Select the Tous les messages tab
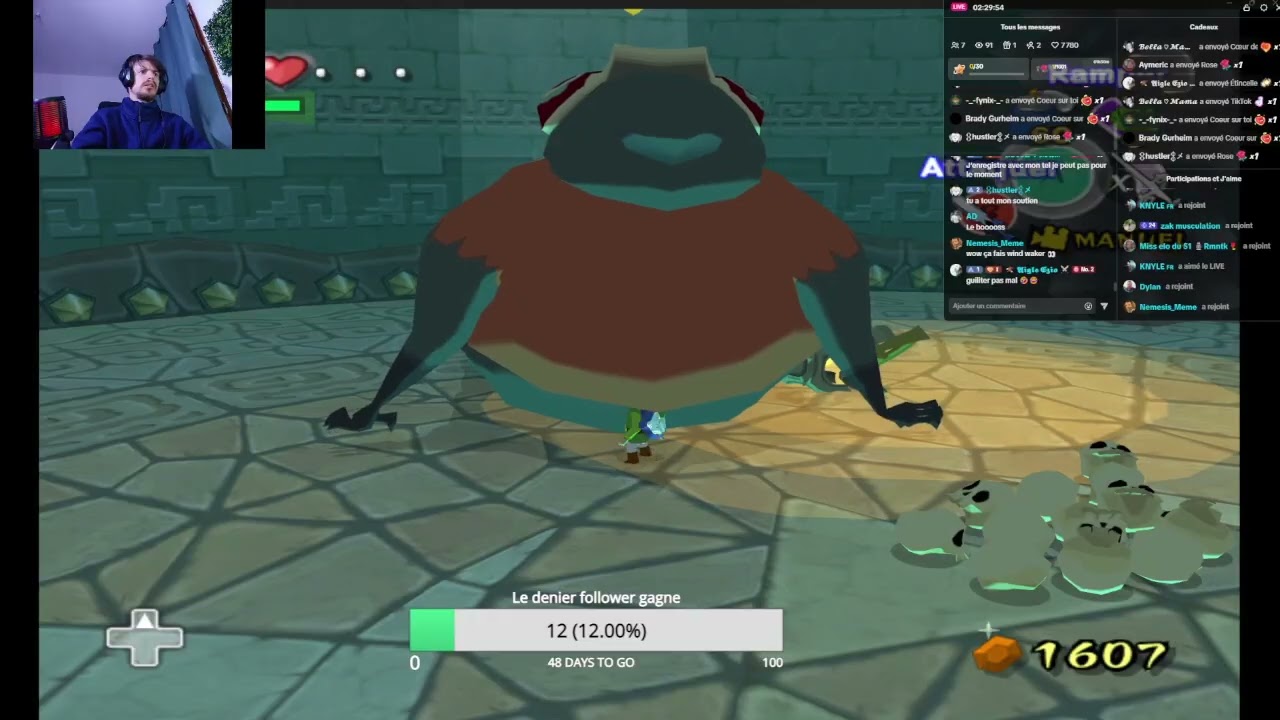The height and width of the screenshot is (720, 1280). click(x=1030, y=26)
